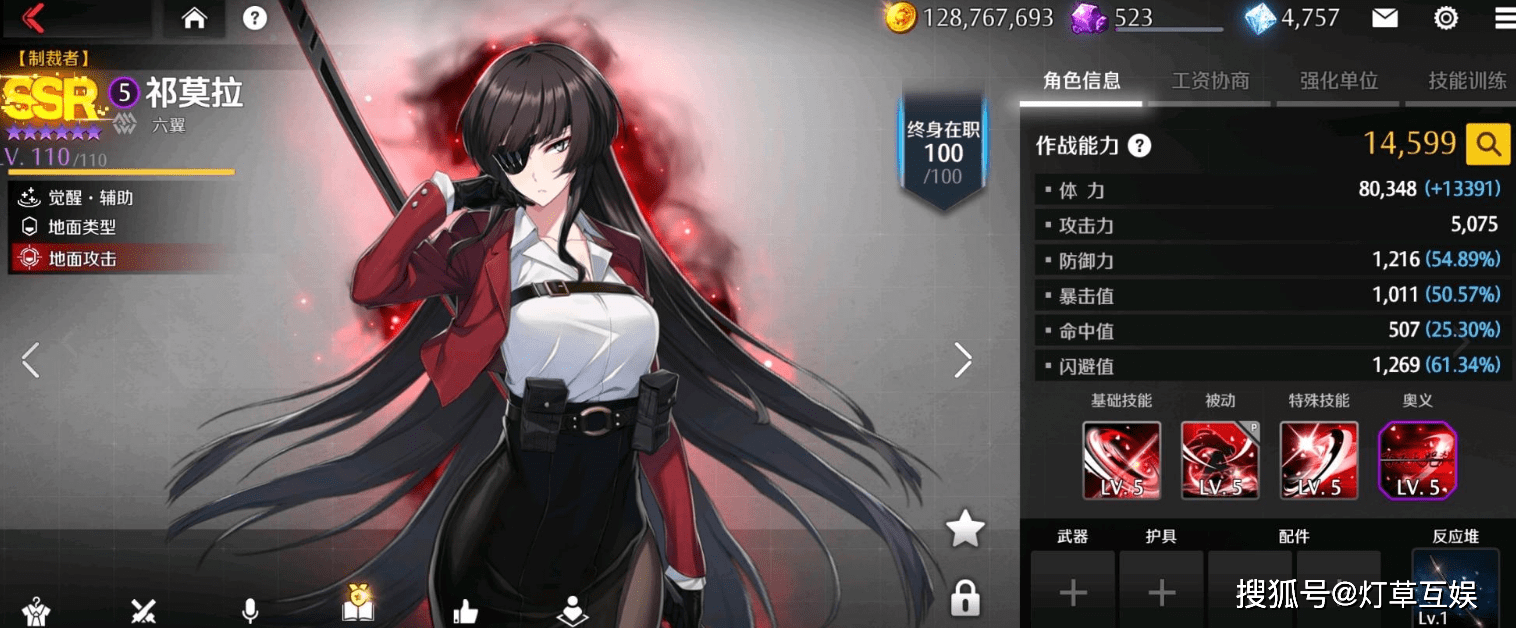
Task: Inspect the 被动 passive skill icon
Action: click(1219, 460)
